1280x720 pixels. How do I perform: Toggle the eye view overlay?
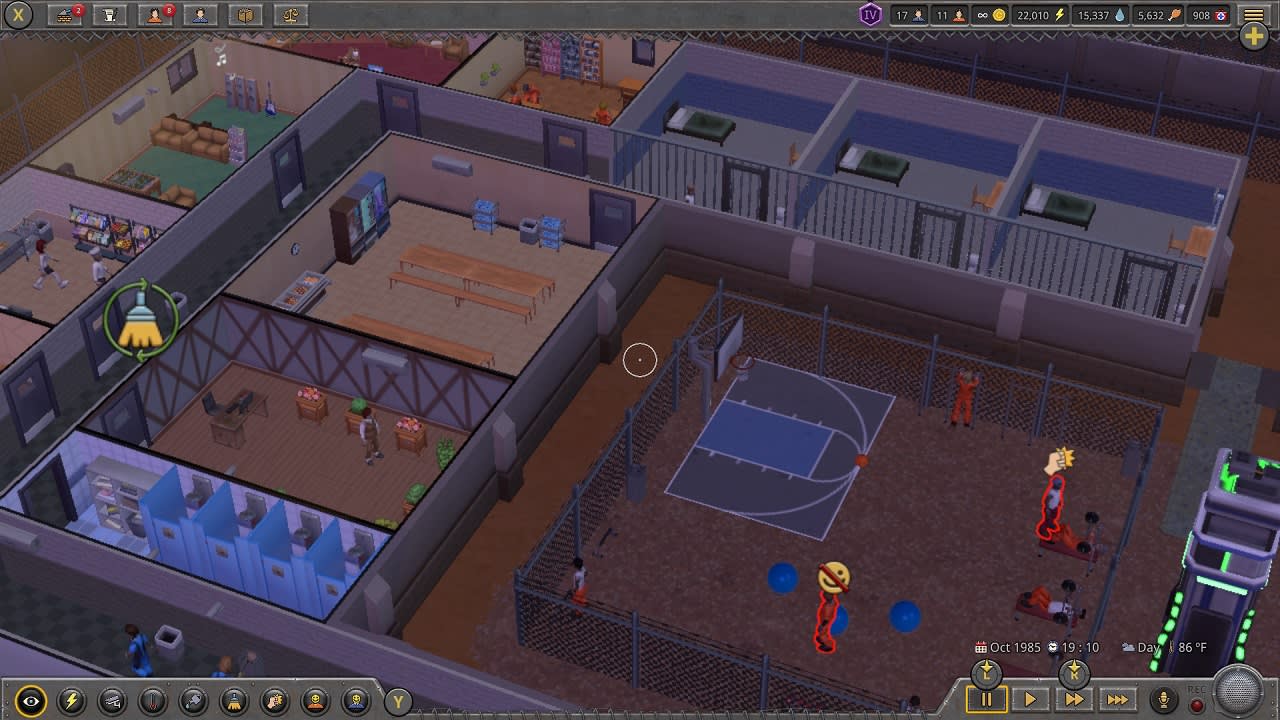click(x=32, y=701)
